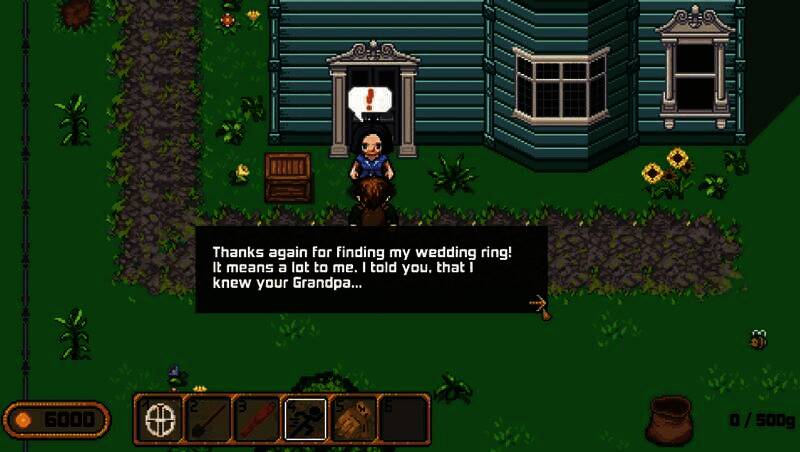Select the leather glove in slot 5
Image resolution: width=800 pixels, height=452 pixels.
pyautogui.click(x=354, y=417)
